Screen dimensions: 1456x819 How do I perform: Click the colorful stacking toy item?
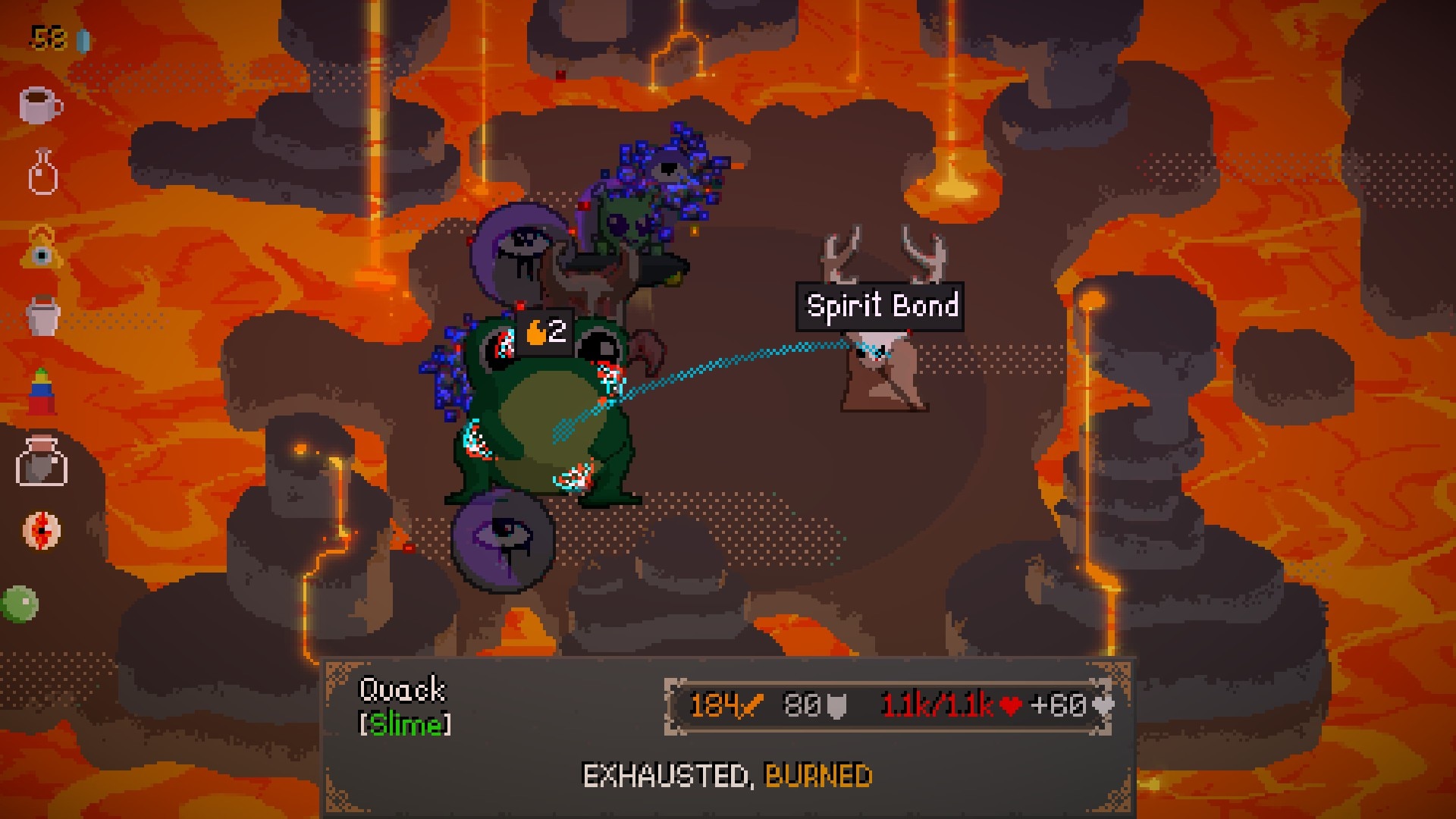tap(42, 391)
